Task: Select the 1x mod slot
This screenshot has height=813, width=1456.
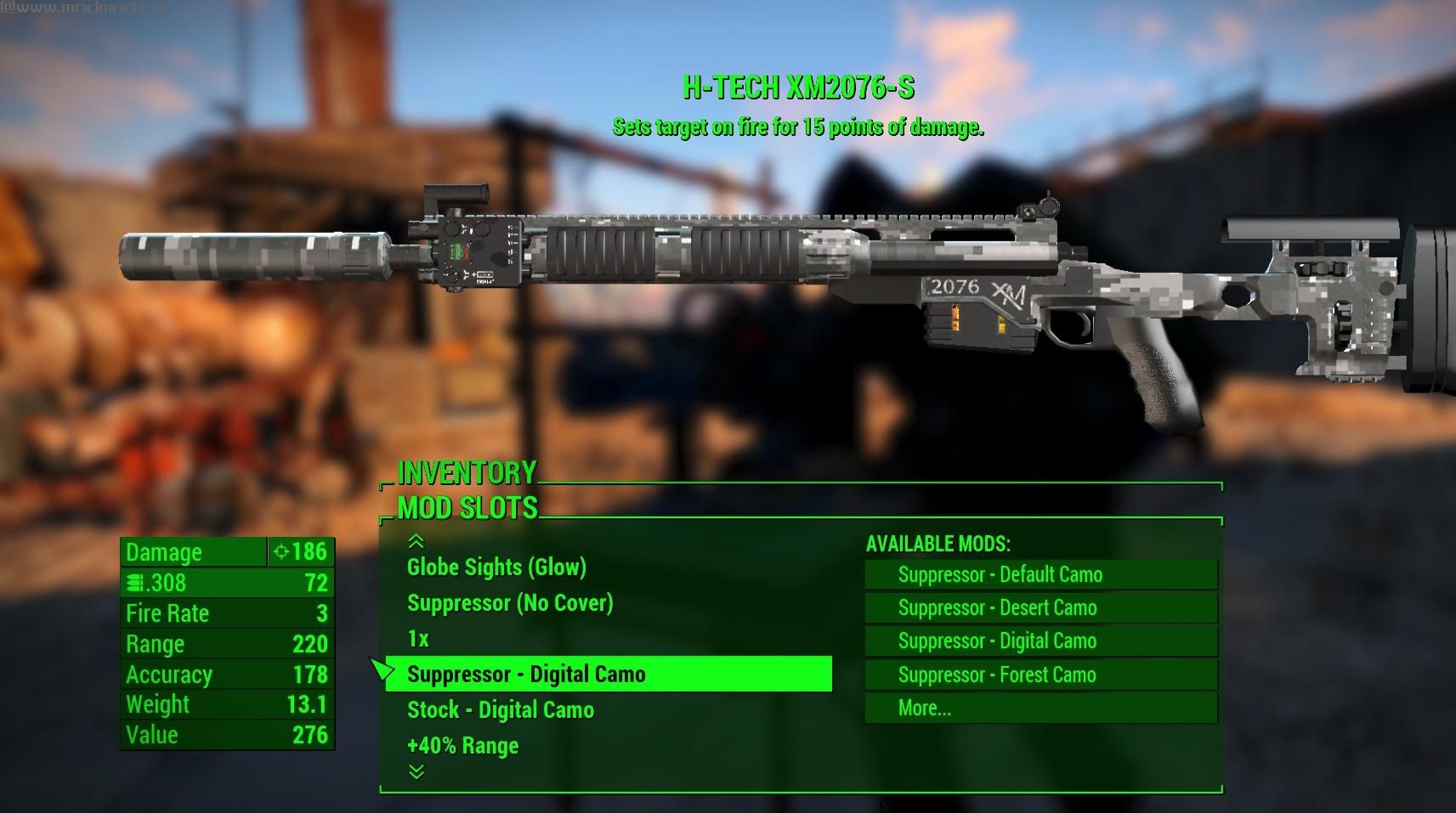Action: pos(418,639)
